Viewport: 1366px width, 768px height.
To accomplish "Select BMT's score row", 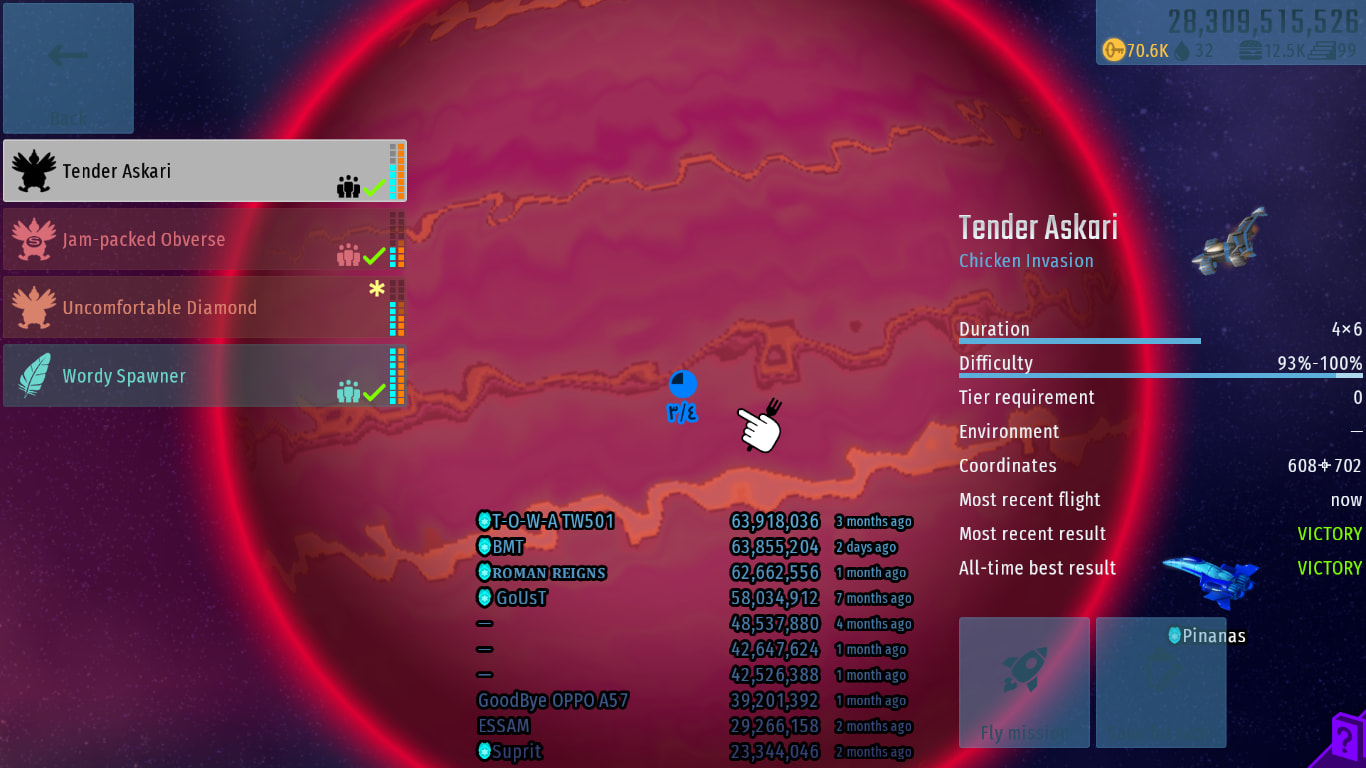I will pyautogui.click(x=694, y=547).
